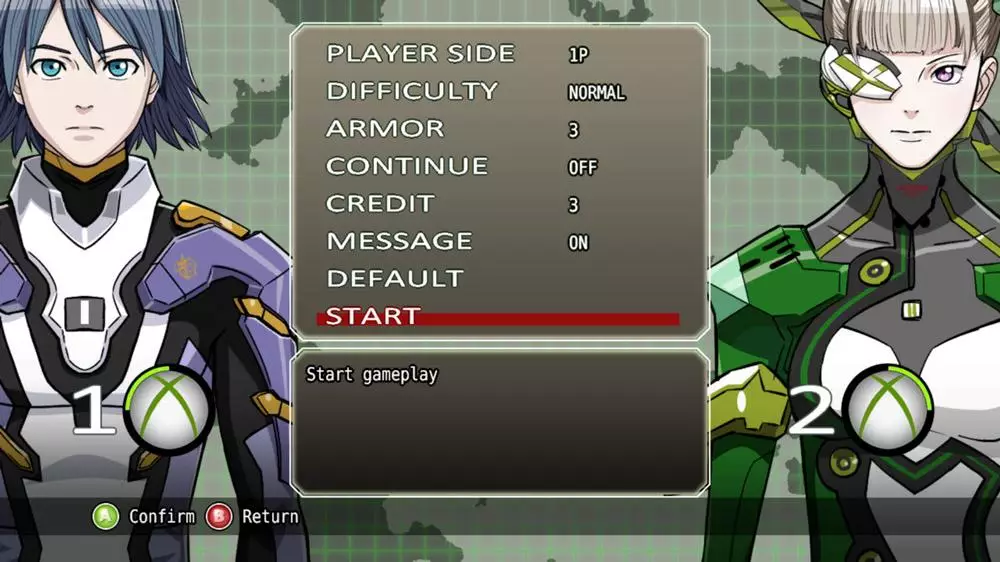Change the NORMAL difficulty value
Screen dimensions: 1000x562
pos(596,93)
